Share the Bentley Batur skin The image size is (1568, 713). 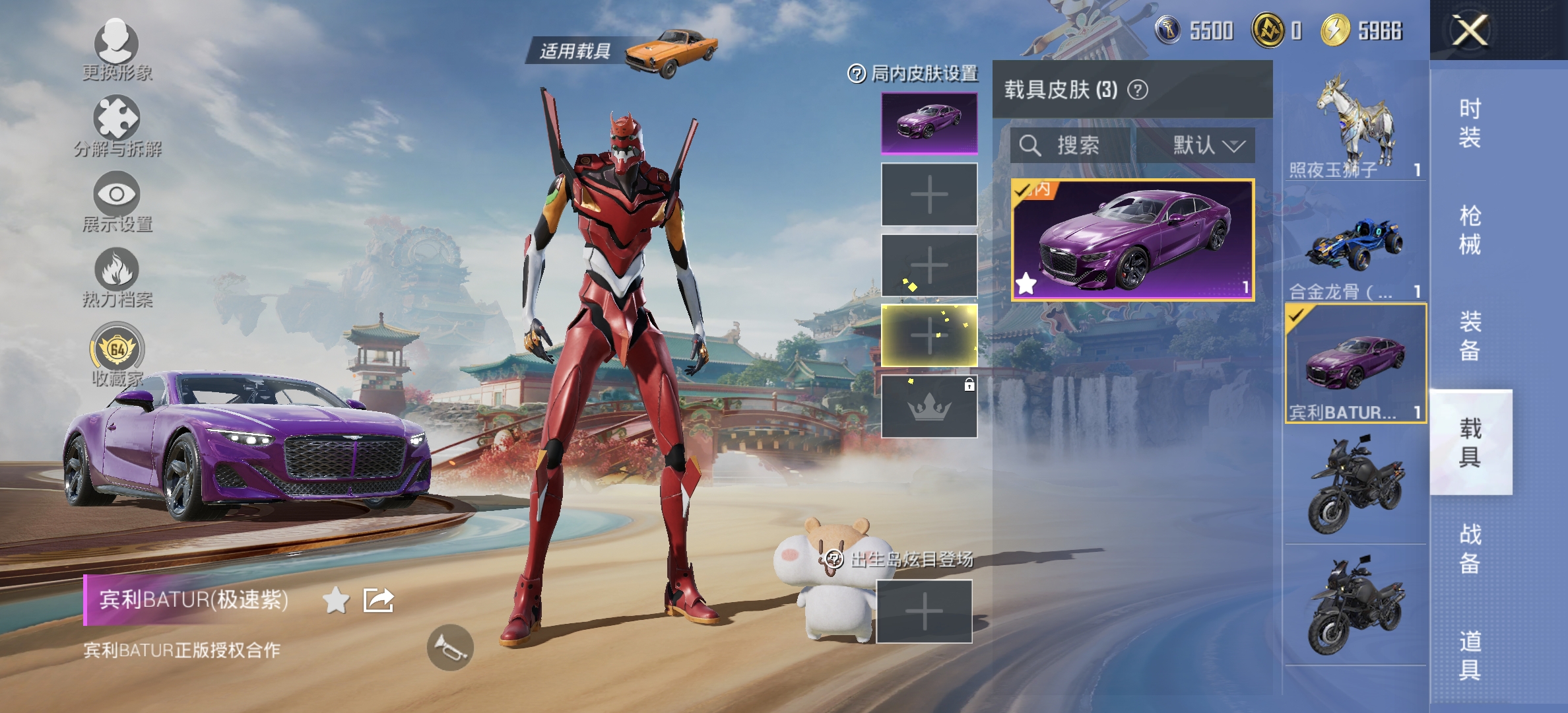click(379, 601)
